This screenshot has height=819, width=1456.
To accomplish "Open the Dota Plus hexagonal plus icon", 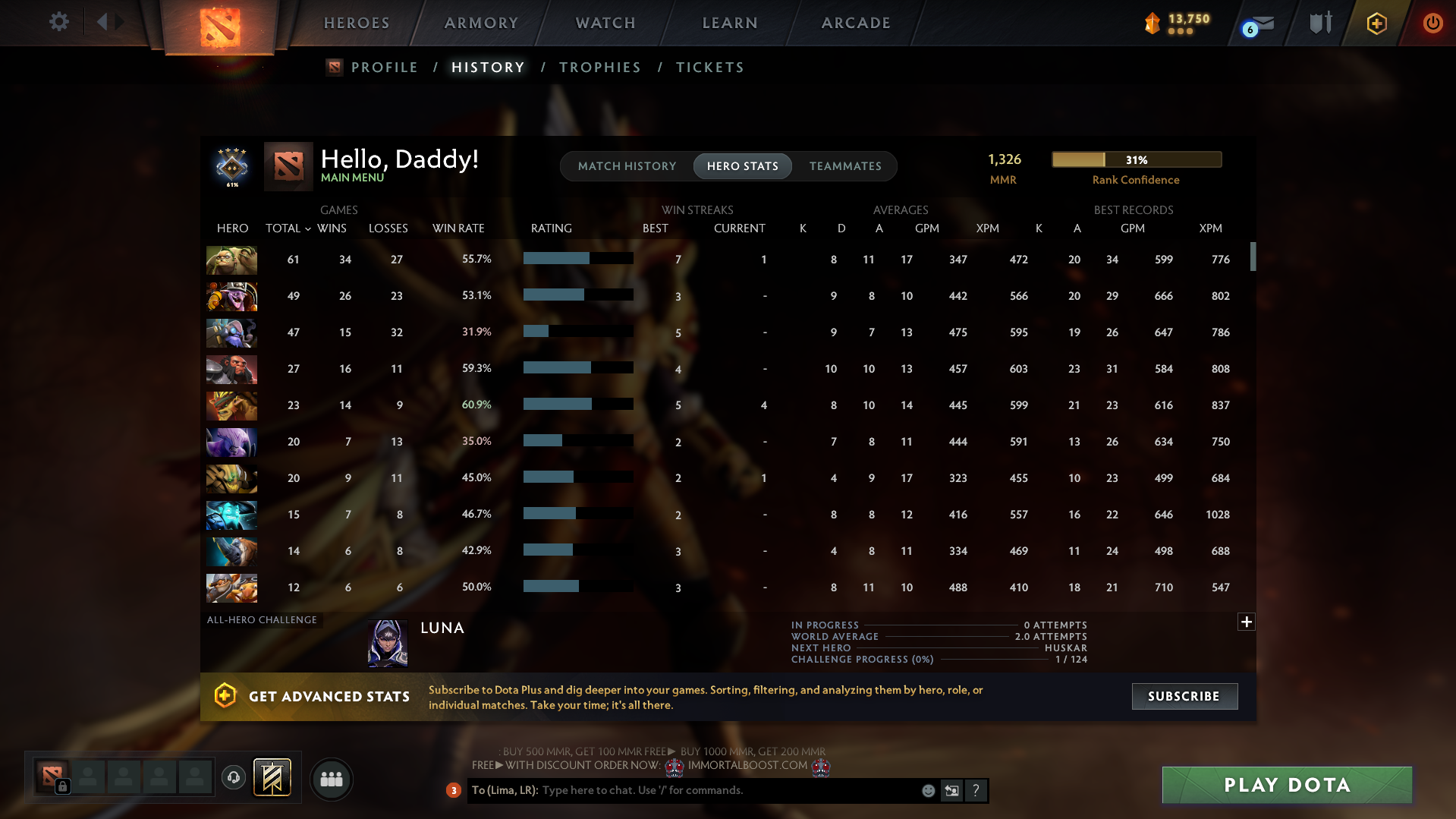I will coord(1376,22).
